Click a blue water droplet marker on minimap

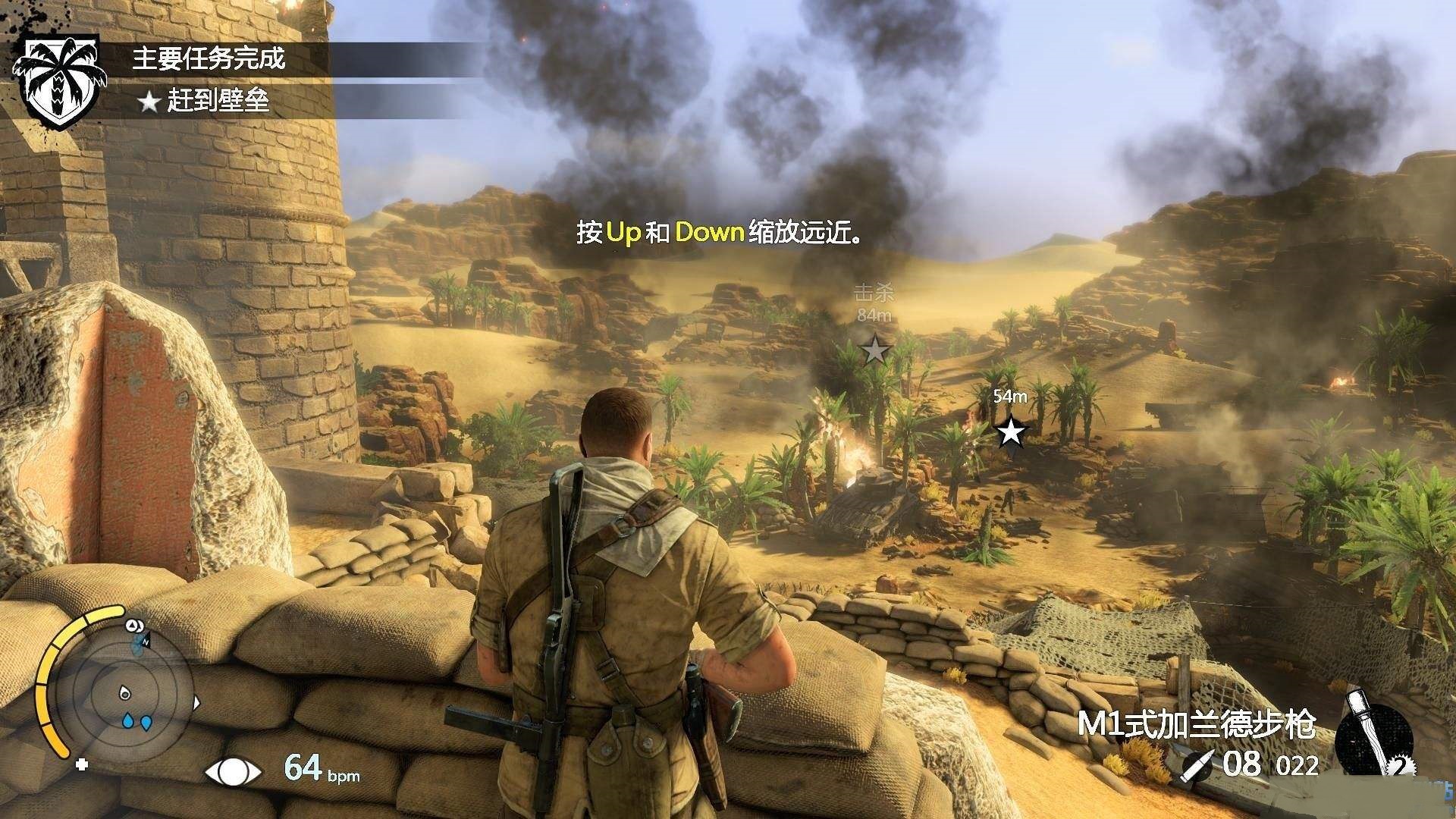(x=127, y=720)
